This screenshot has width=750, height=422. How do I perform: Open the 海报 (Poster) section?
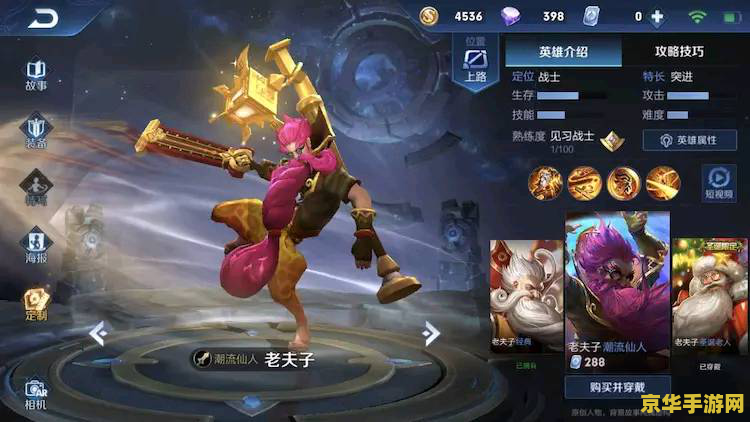point(36,246)
